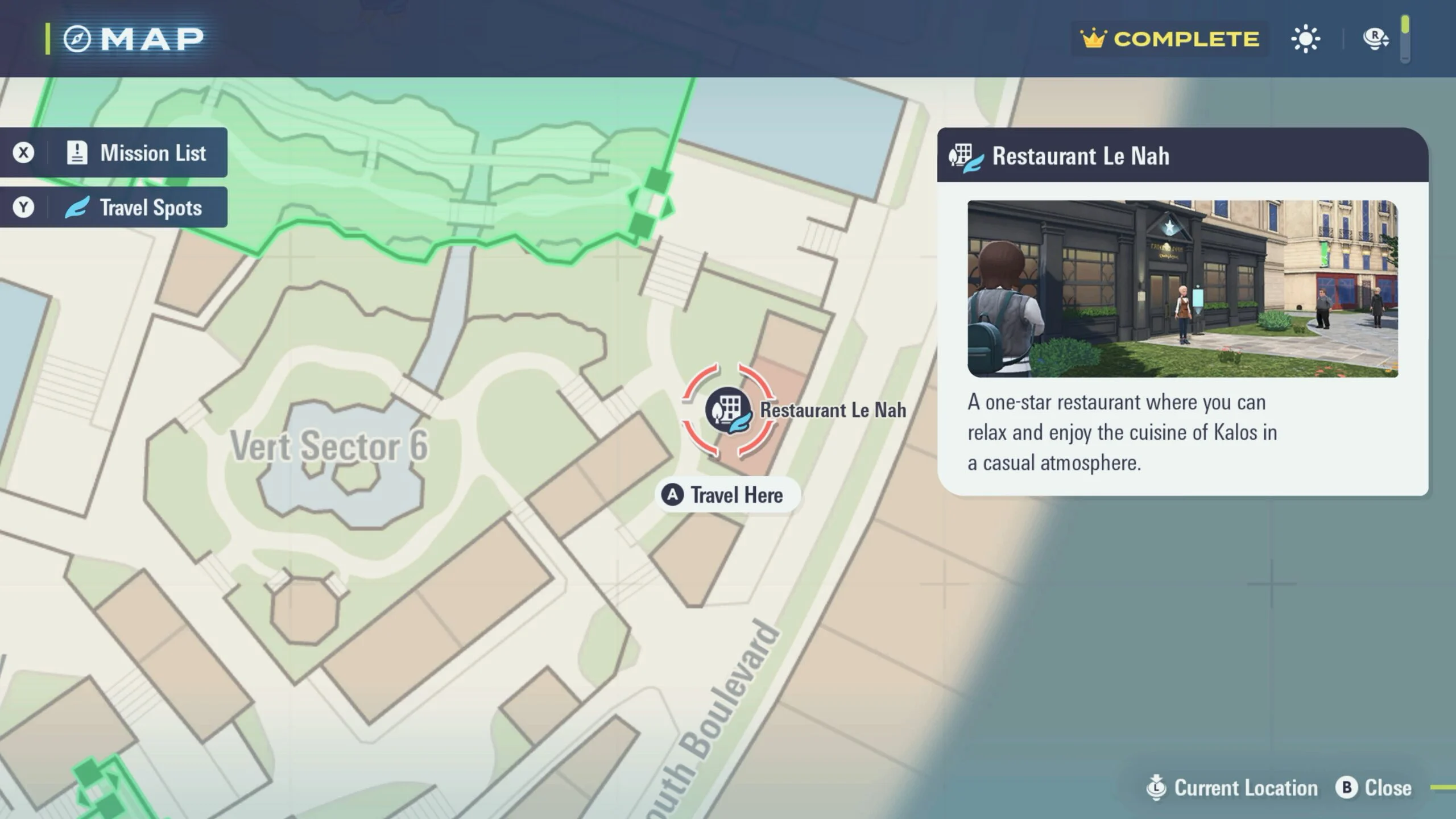
Task: Toggle the weather display using the sun icon
Action: coord(1306,38)
